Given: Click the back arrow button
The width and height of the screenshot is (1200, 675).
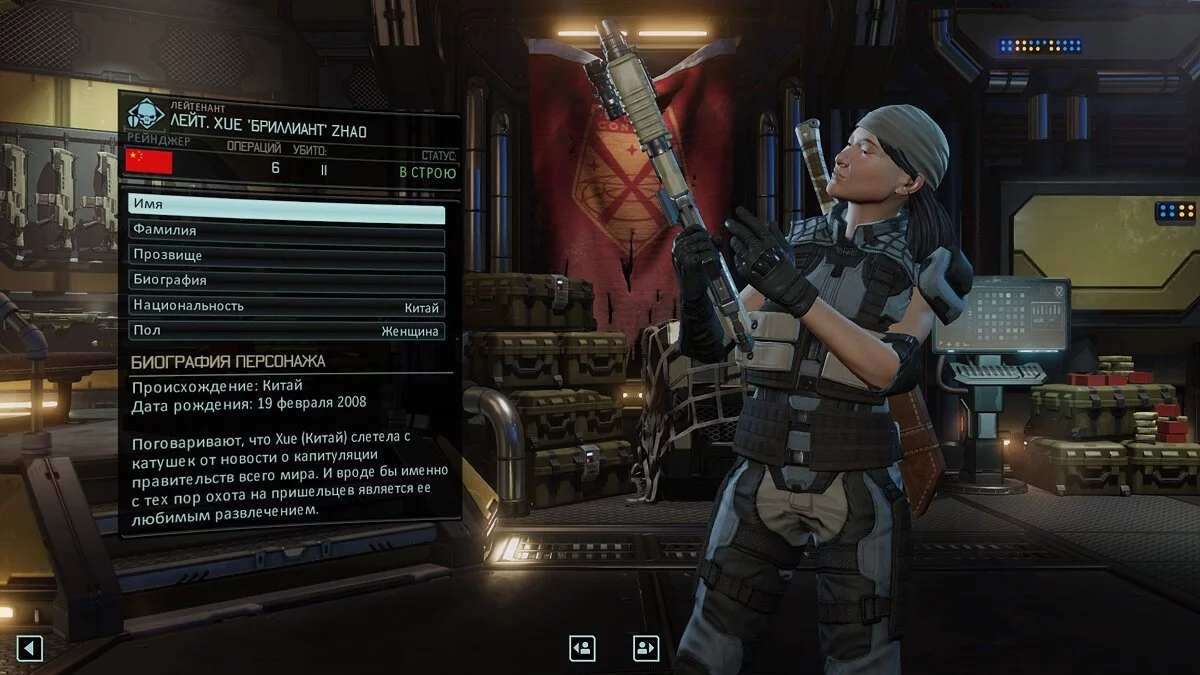Looking at the screenshot, I should [29, 649].
